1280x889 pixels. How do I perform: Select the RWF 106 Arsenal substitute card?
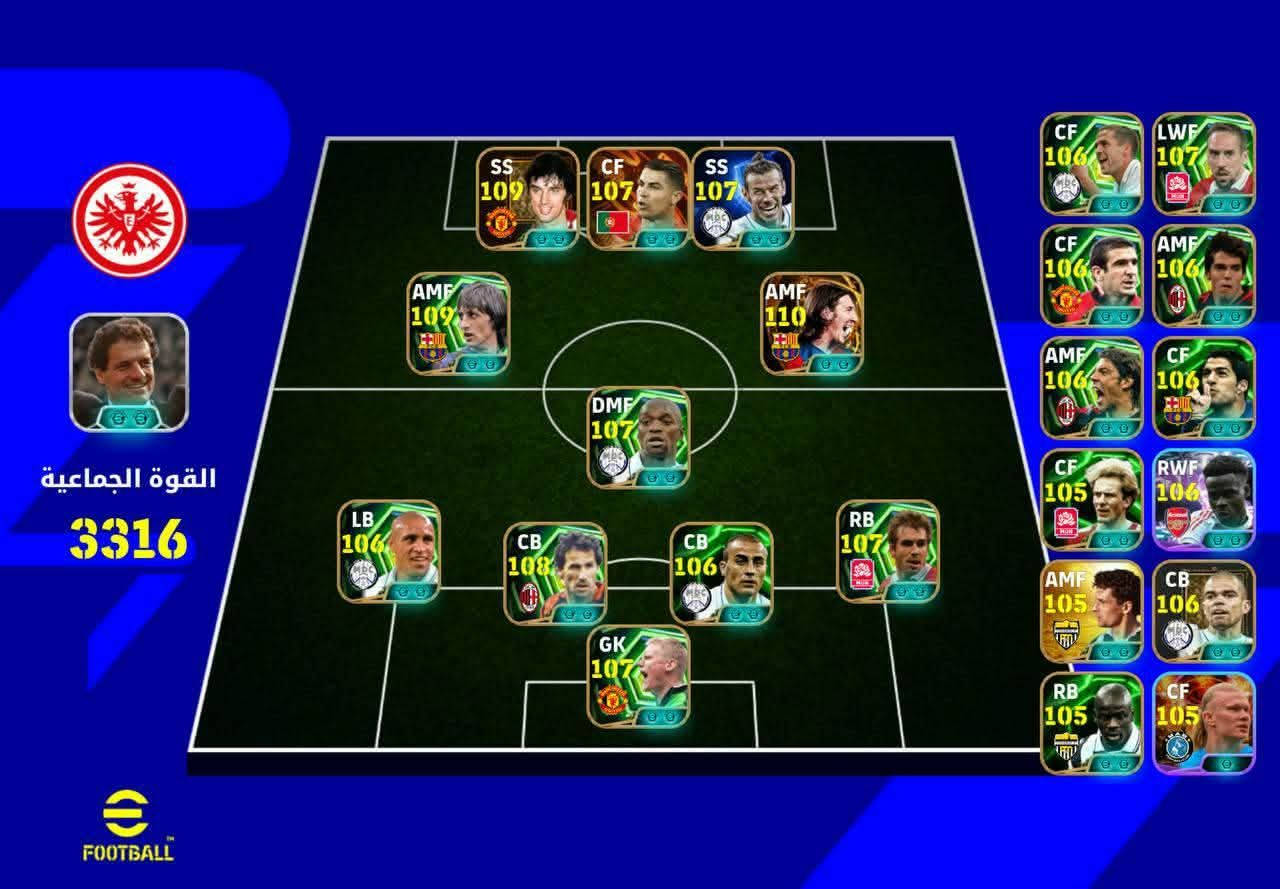[x=1203, y=499]
